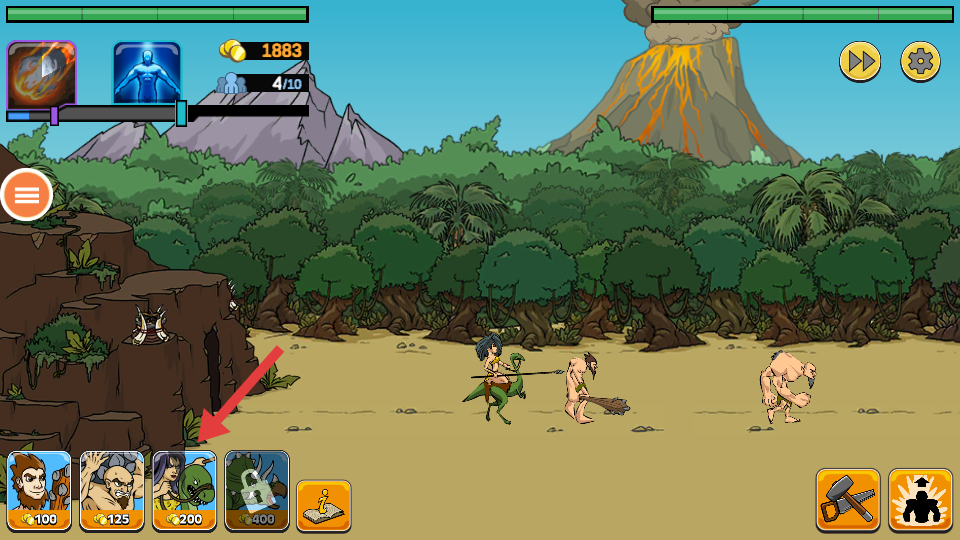Image resolution: width=960 pixels, height=540 pixels.
Task: Use the blue glowing body ability
Action: point(147,73)
